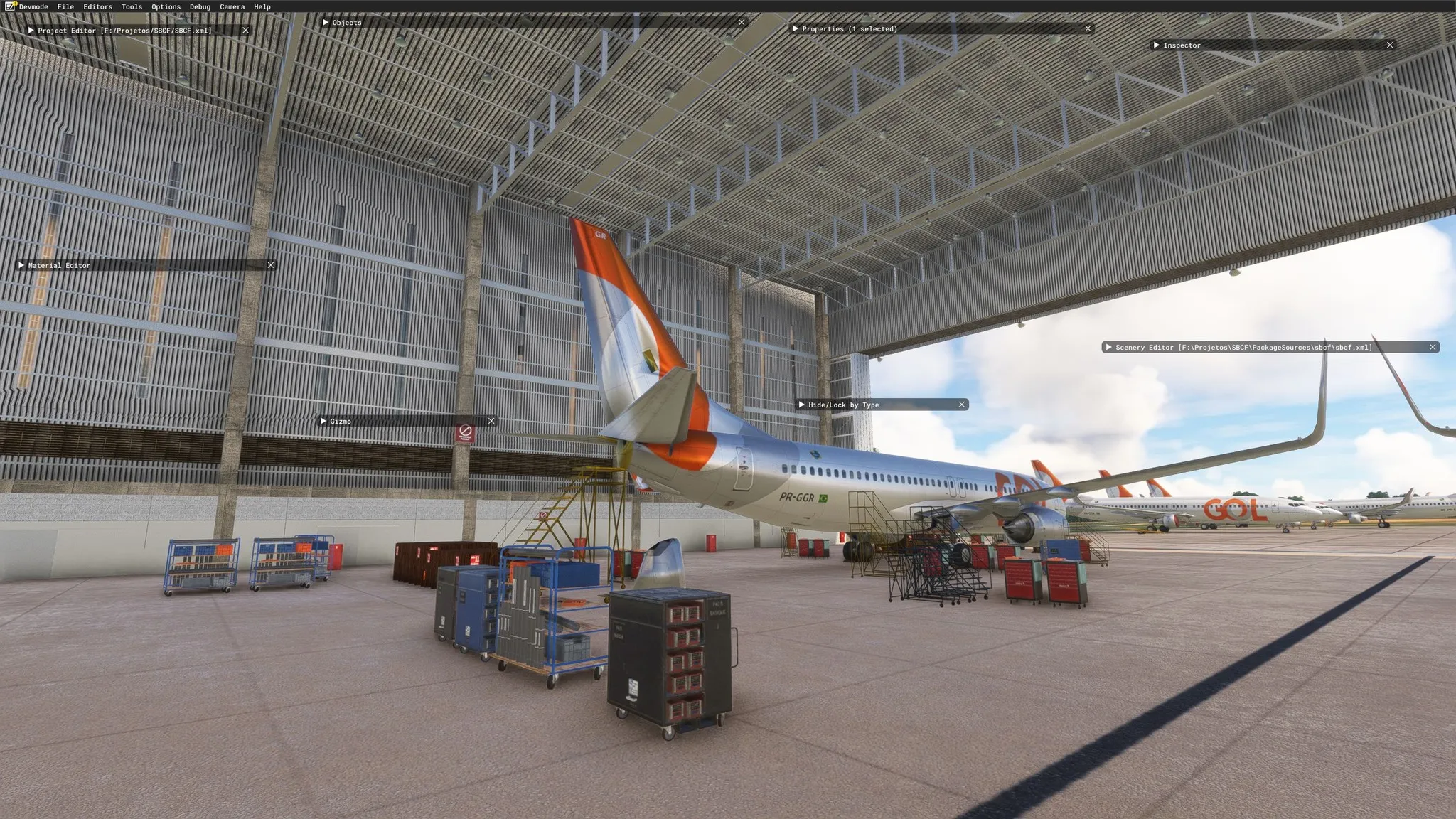Open the Tools menu
Viewport: 1456px width, 819px height.
(132, 6)
